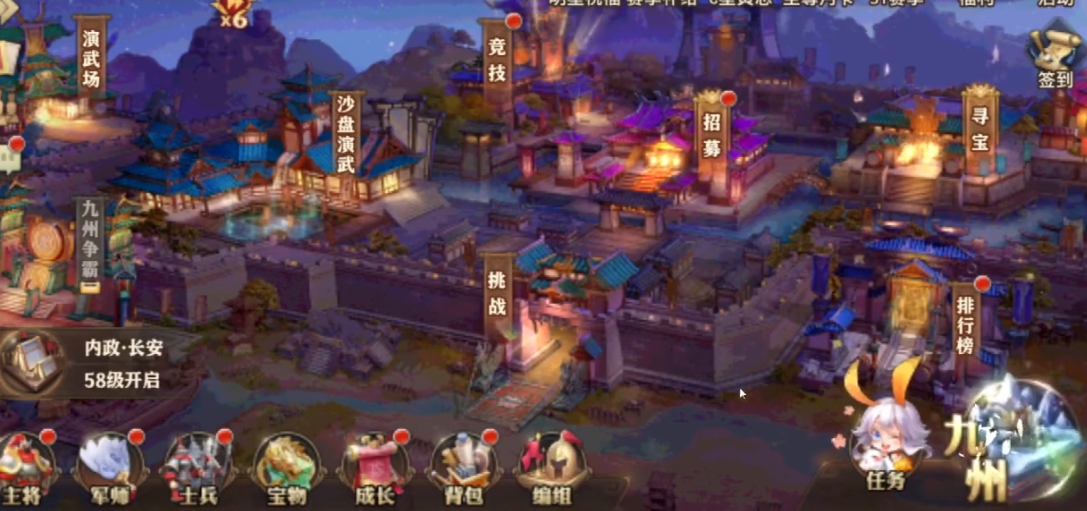The width and height of the screenshot is (1087, 511).
Task: Enter 沙盘演武 sand table drill
Action: (x=346, y=136)
